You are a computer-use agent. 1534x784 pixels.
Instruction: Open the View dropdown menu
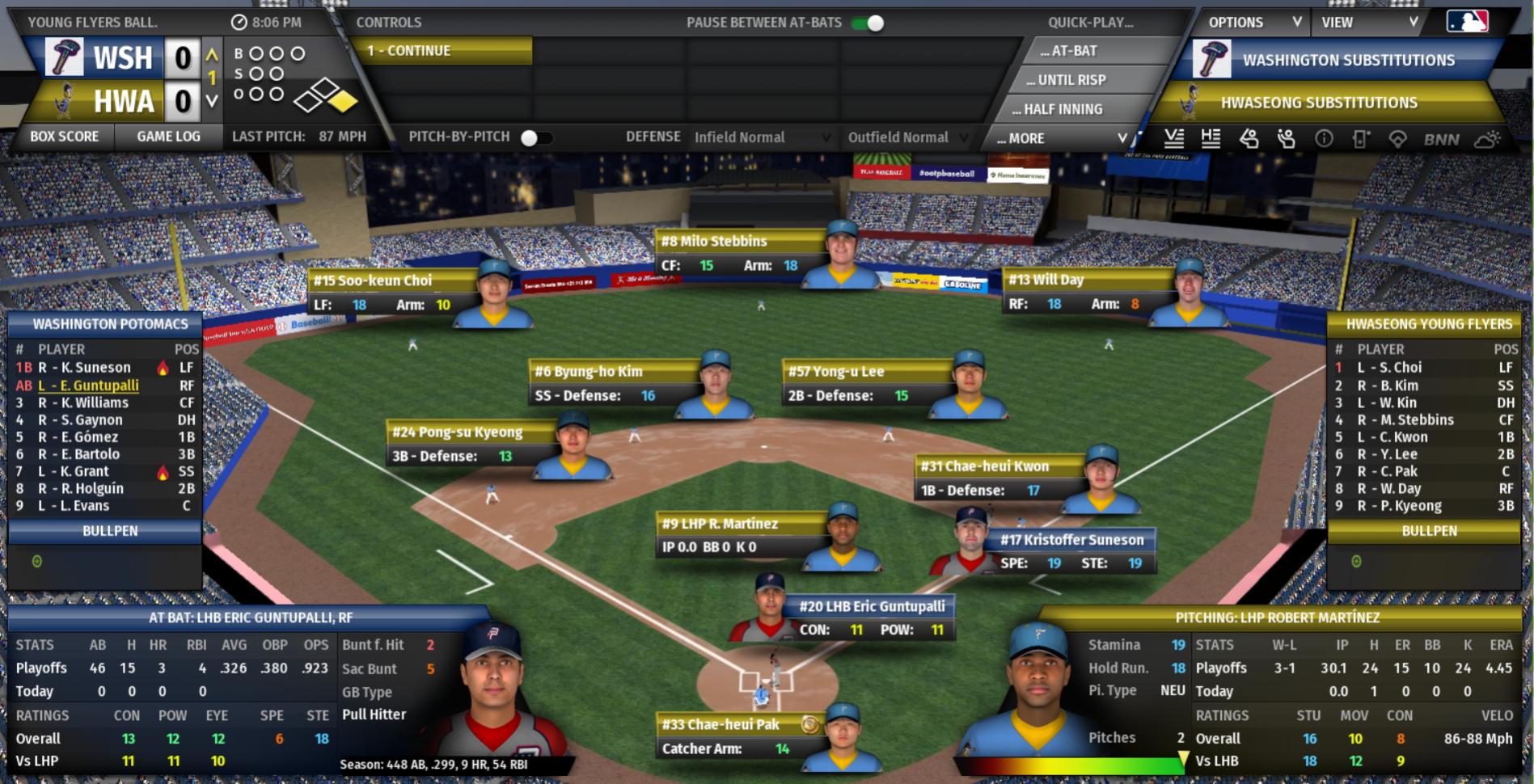(1369, 23)
